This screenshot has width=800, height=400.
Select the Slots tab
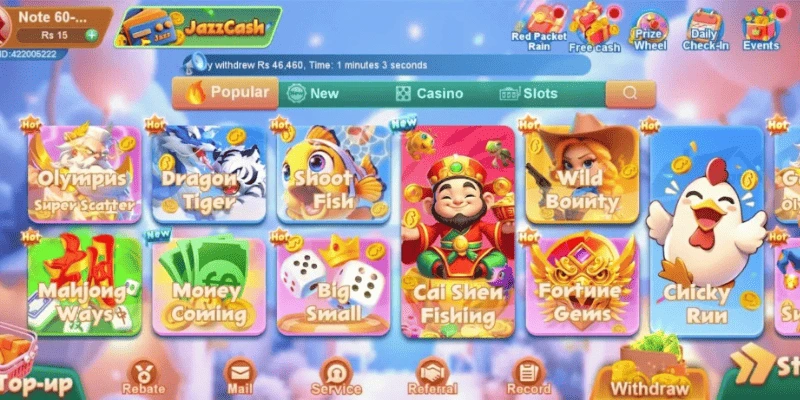[528, 93]
